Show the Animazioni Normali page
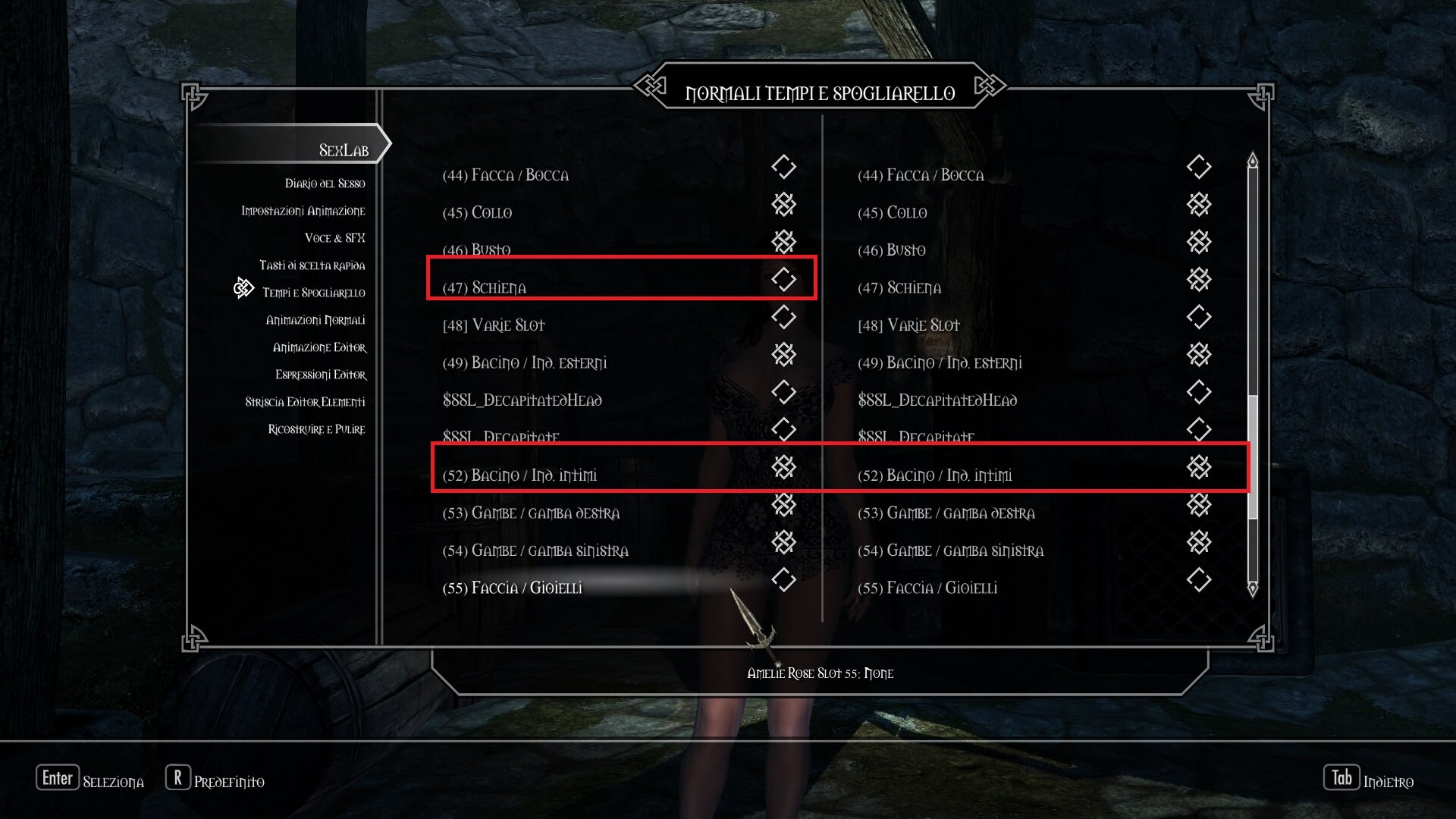 315,320
